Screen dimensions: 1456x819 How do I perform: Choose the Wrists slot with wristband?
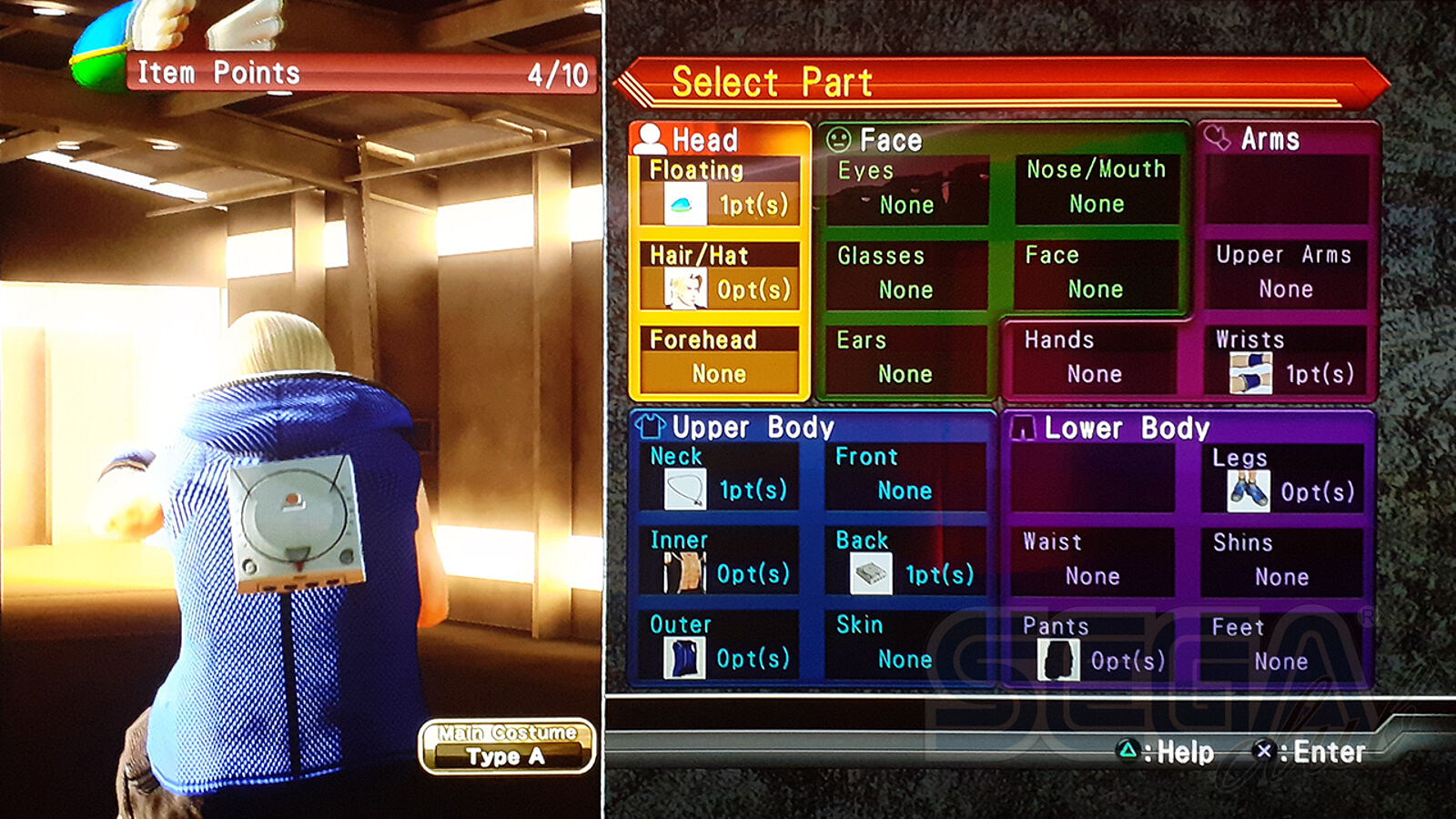click(1285, 359)
